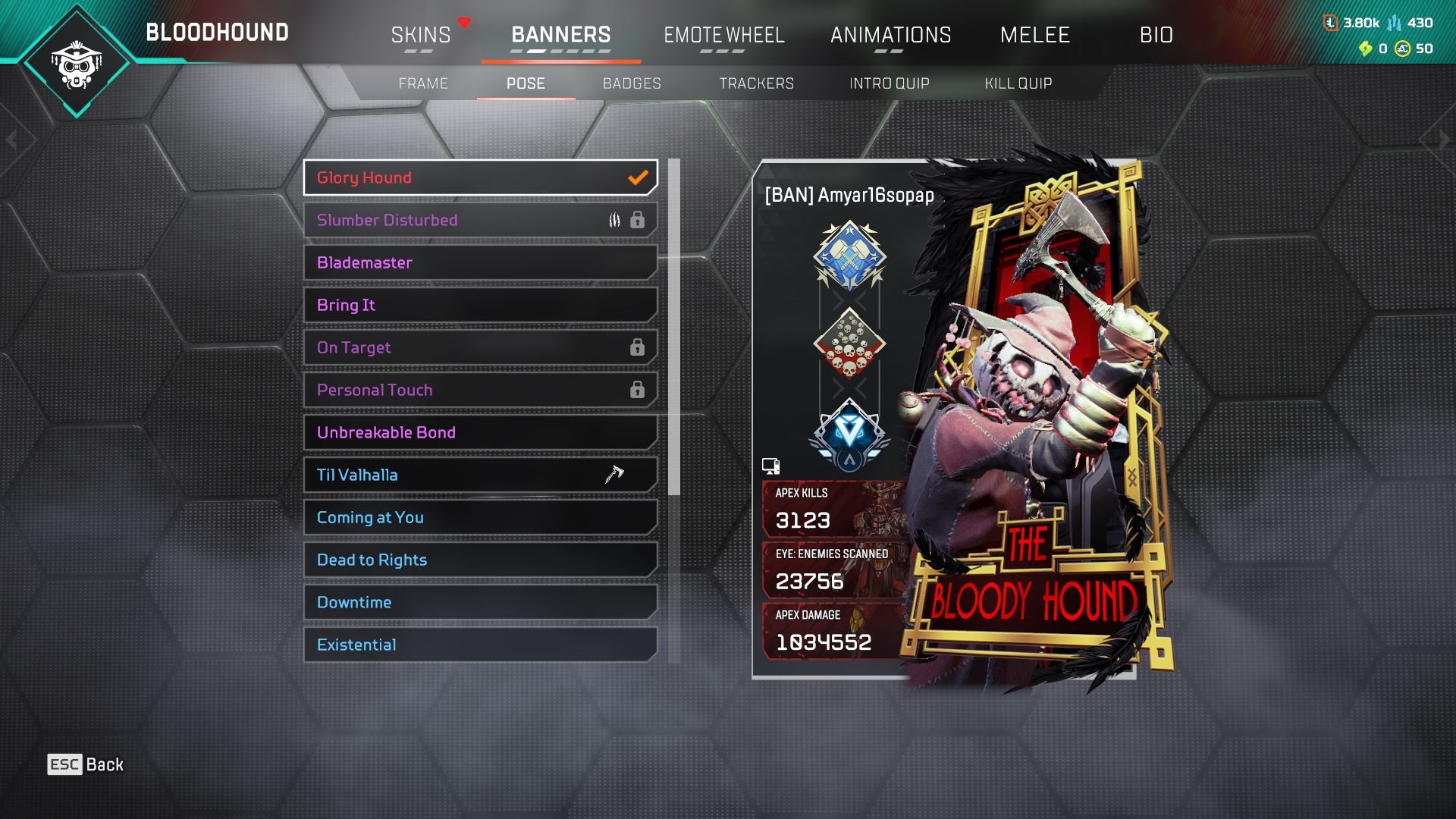The height and width of the screenshot is (819, 1456).
Task: Go back with the Back button
Action: click(86, 764)
